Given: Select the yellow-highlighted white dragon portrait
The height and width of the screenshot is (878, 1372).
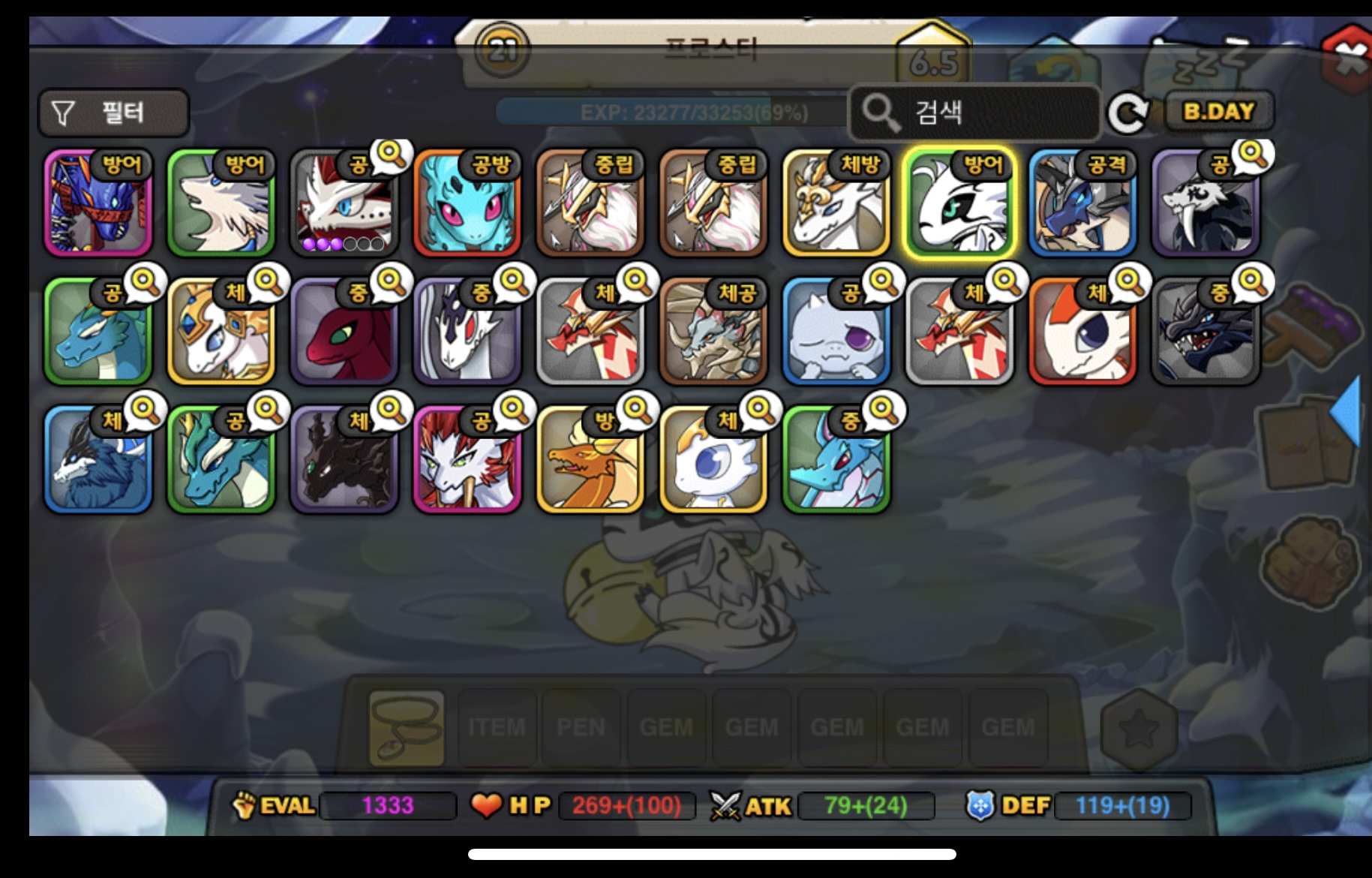Looking at the screenshot, I should click(x=959, y=203).
